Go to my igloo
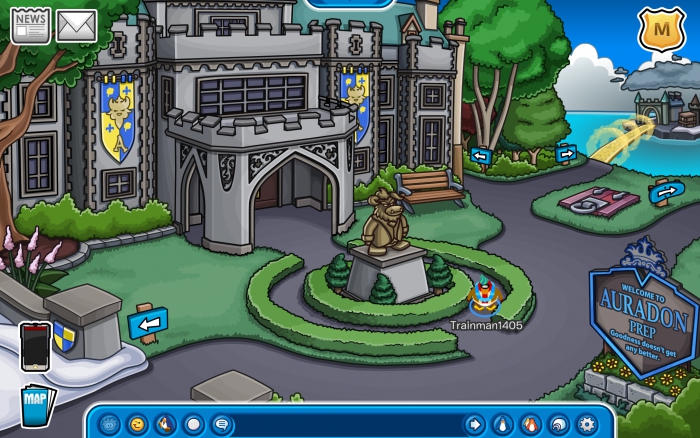Screen dimensions: 700x438 coord(559,424)
